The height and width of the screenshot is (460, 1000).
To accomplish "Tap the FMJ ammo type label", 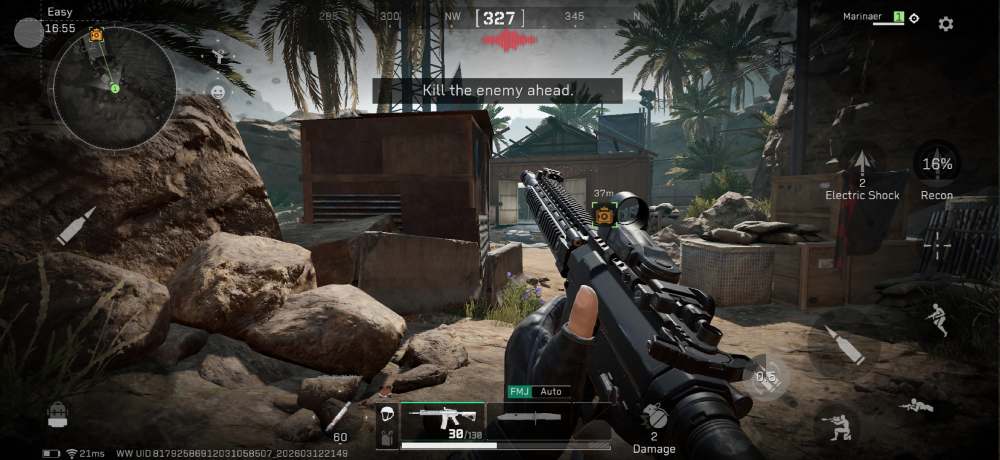I will (518, 392).
